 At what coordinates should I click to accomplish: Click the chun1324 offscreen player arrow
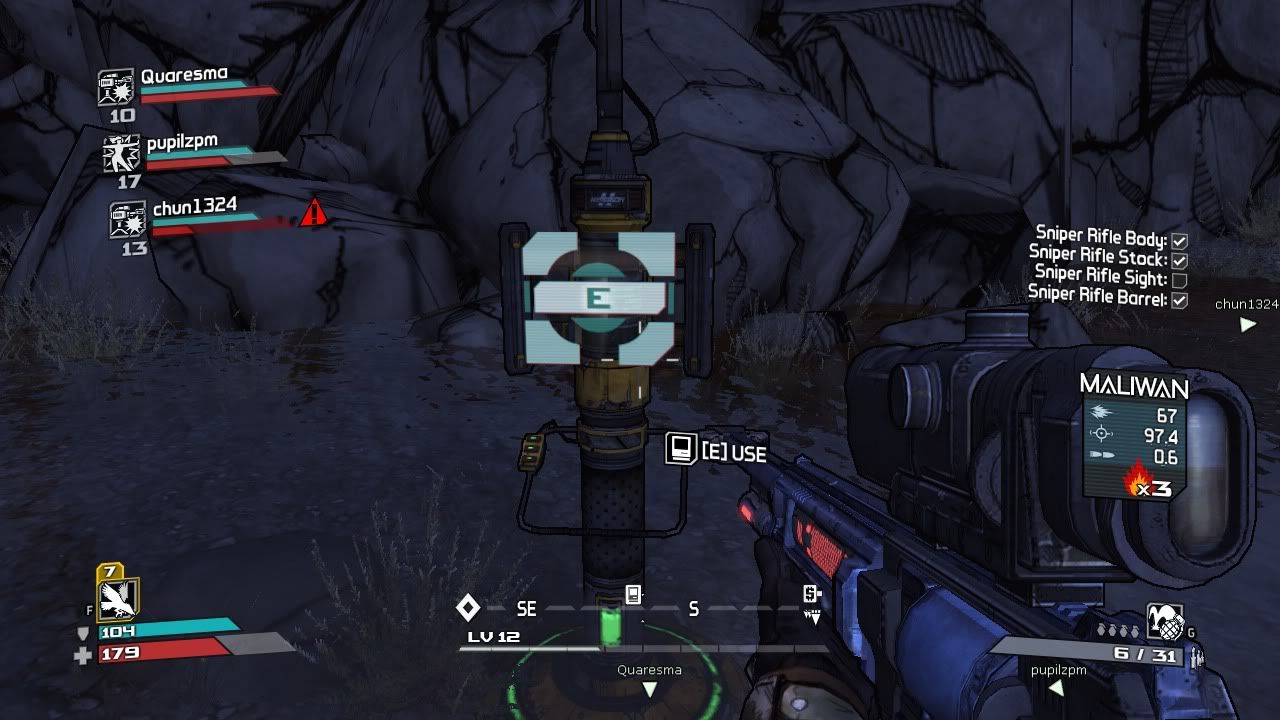click(x=1247, y=324)
